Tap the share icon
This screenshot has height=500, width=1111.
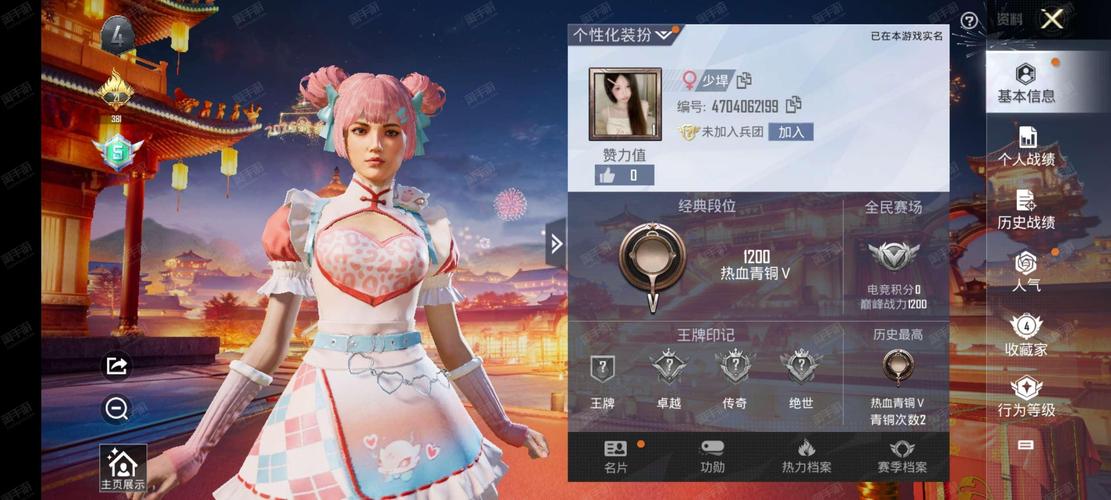pyautogui.click(x=117, y=366)
